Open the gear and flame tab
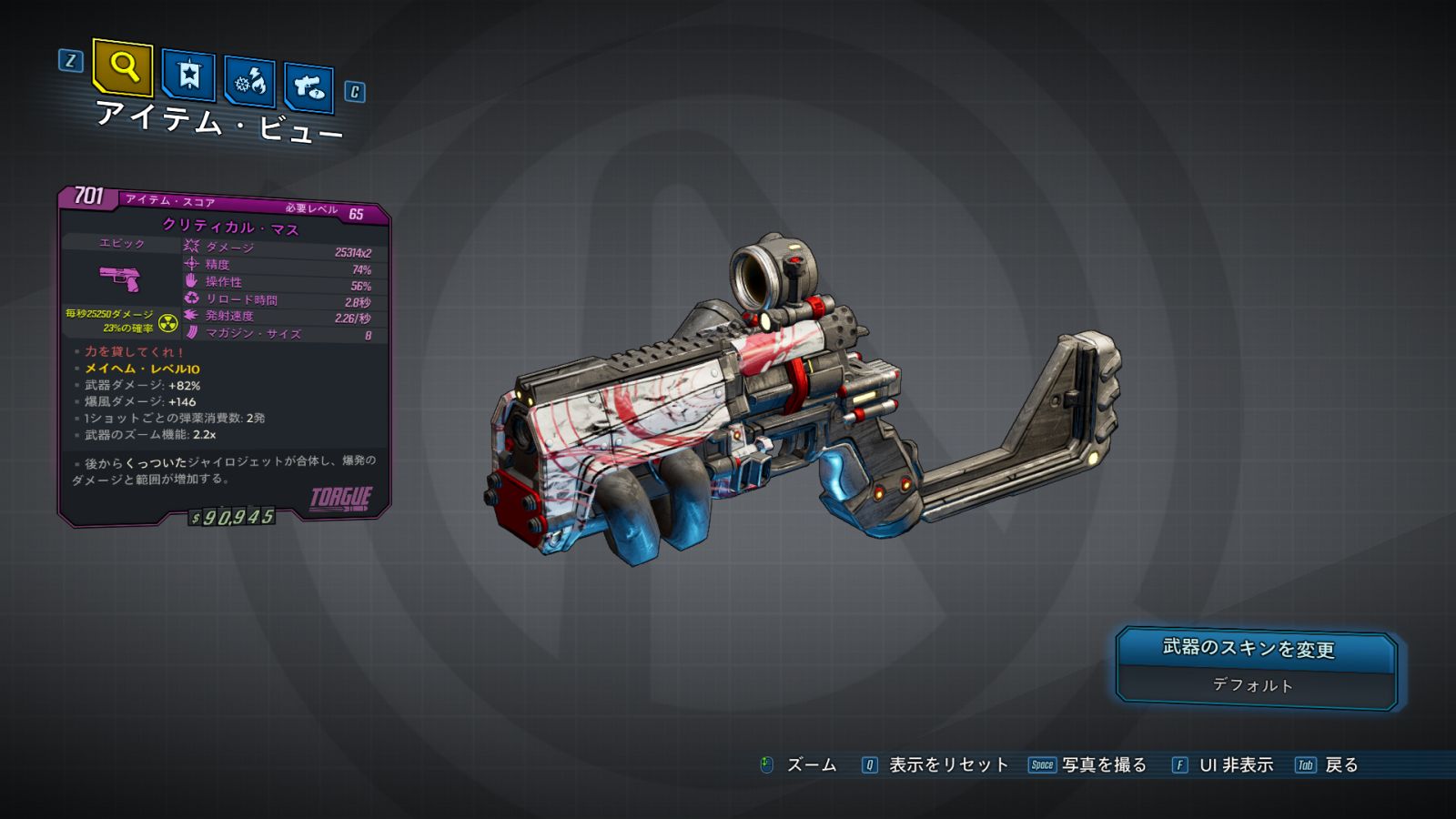The width and height of the screenshot is (1456, 819). pyautogui.click(x=249, y=83)
